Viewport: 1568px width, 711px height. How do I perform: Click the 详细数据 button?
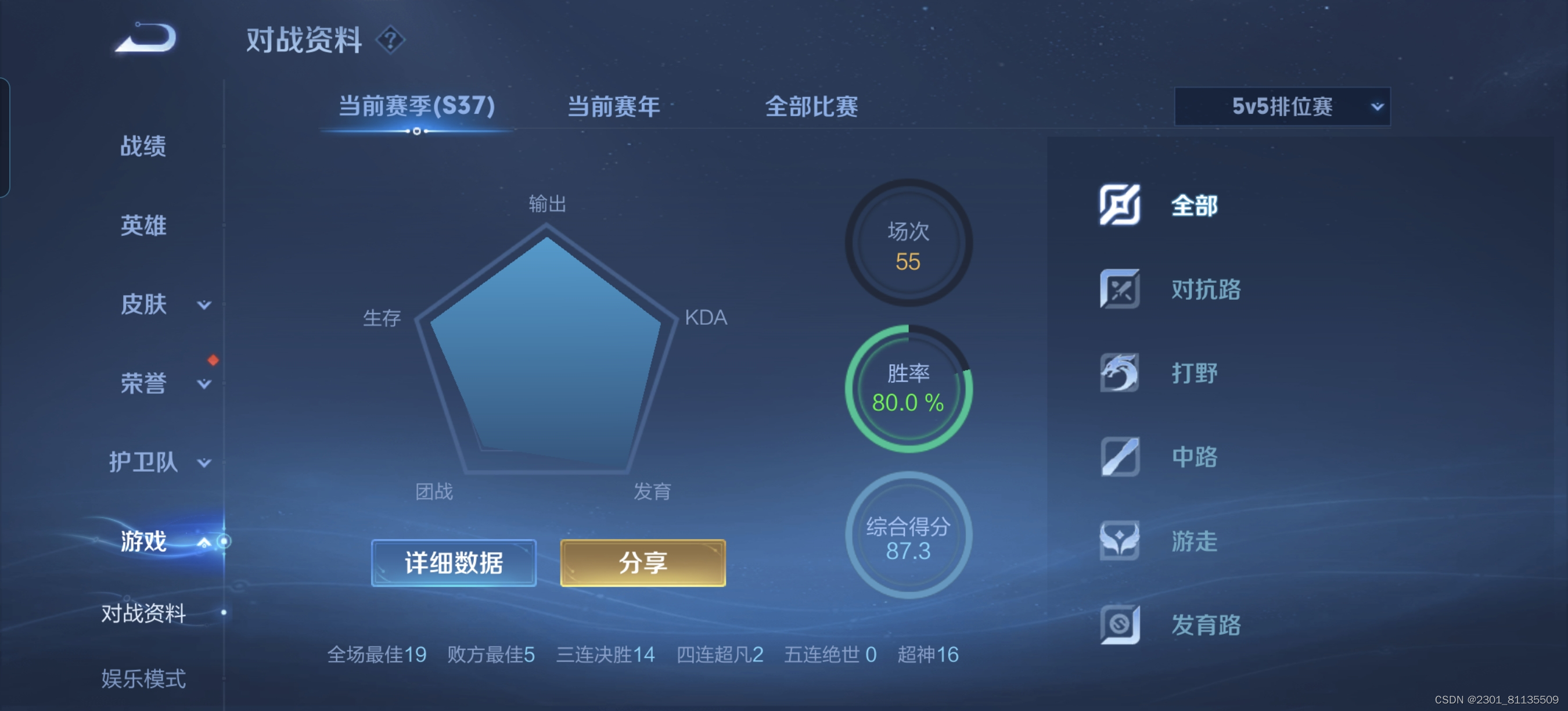click(454, 563)
